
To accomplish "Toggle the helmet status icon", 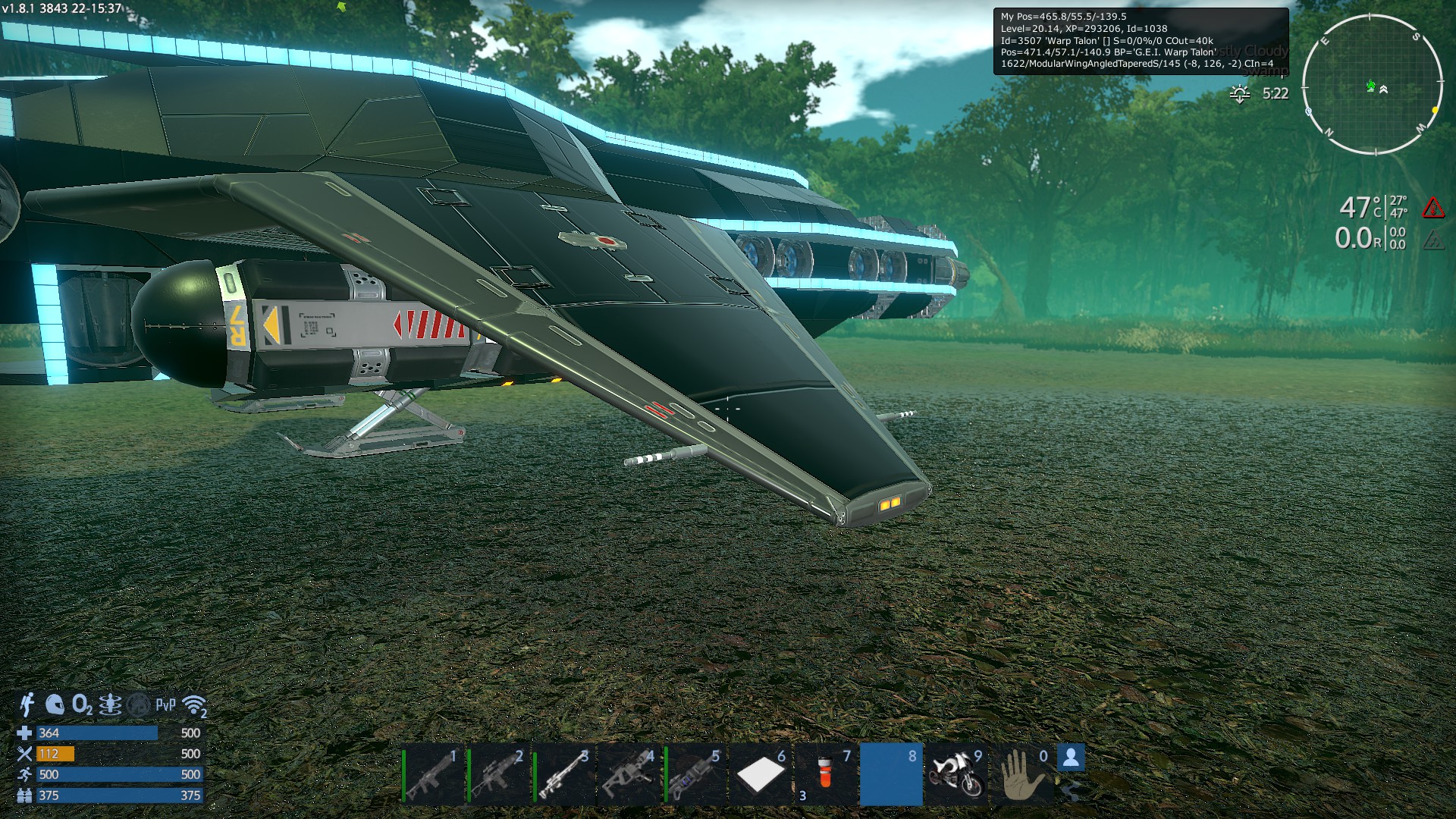I will coord(55,704).
